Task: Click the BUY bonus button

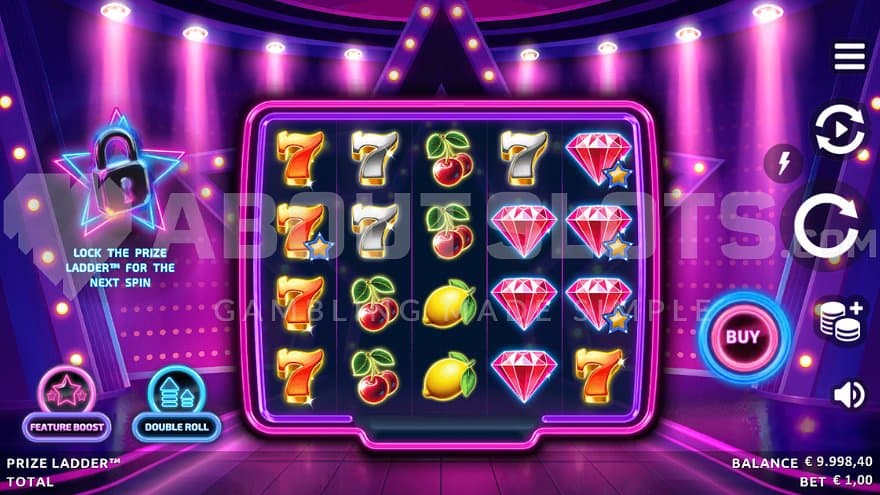Action: 742,337
